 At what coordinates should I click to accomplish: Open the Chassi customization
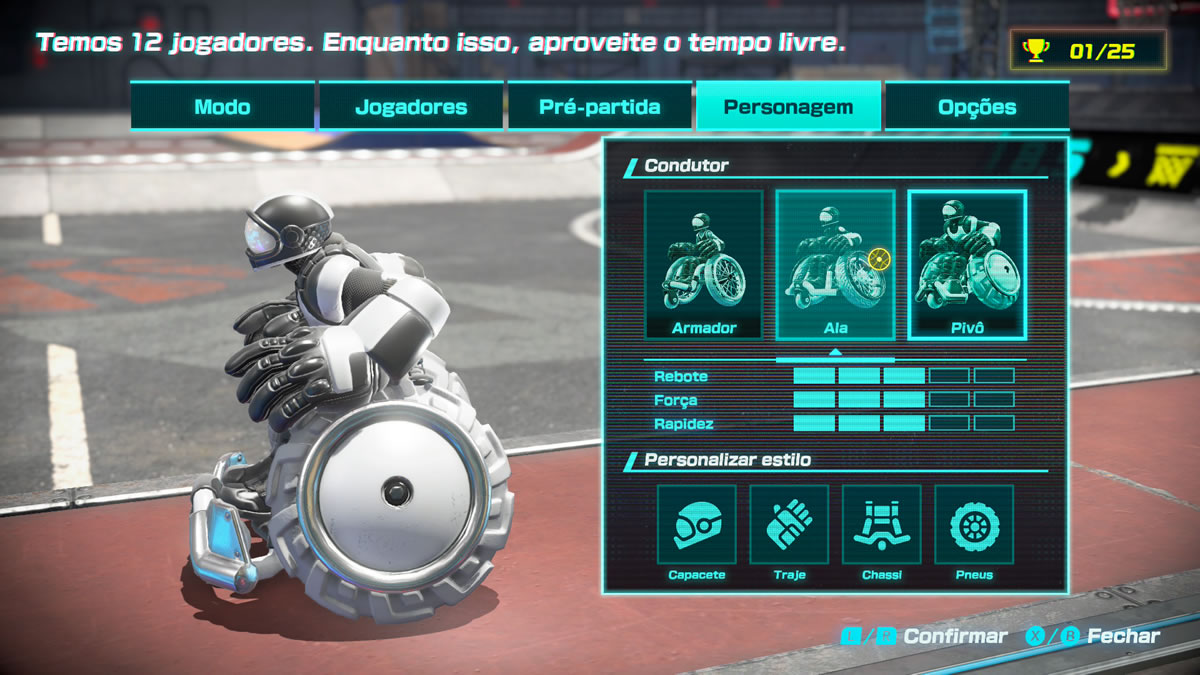[x=881, y=525]
